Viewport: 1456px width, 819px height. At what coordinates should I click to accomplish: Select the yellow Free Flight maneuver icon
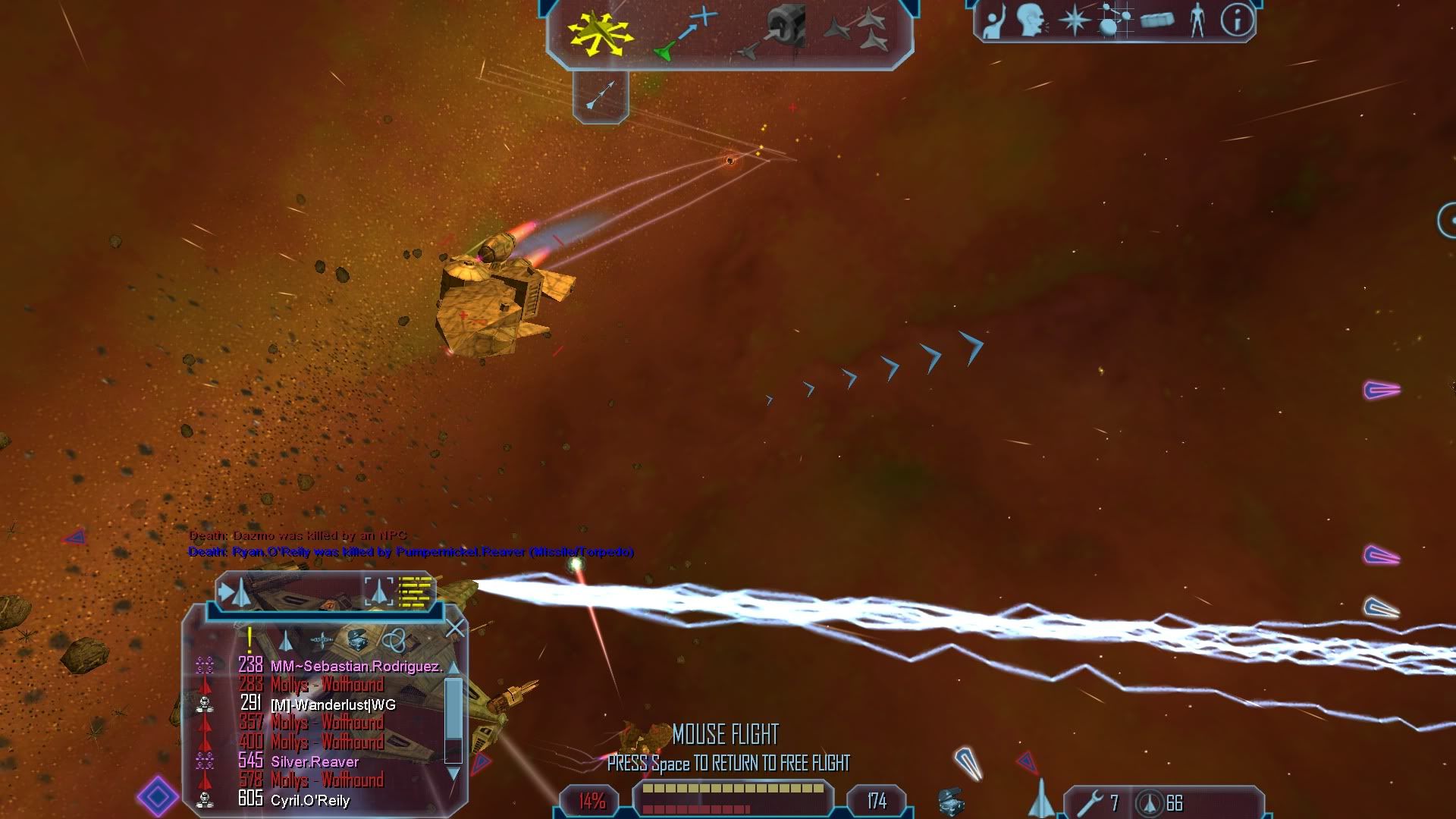click(x=601, y=33)
